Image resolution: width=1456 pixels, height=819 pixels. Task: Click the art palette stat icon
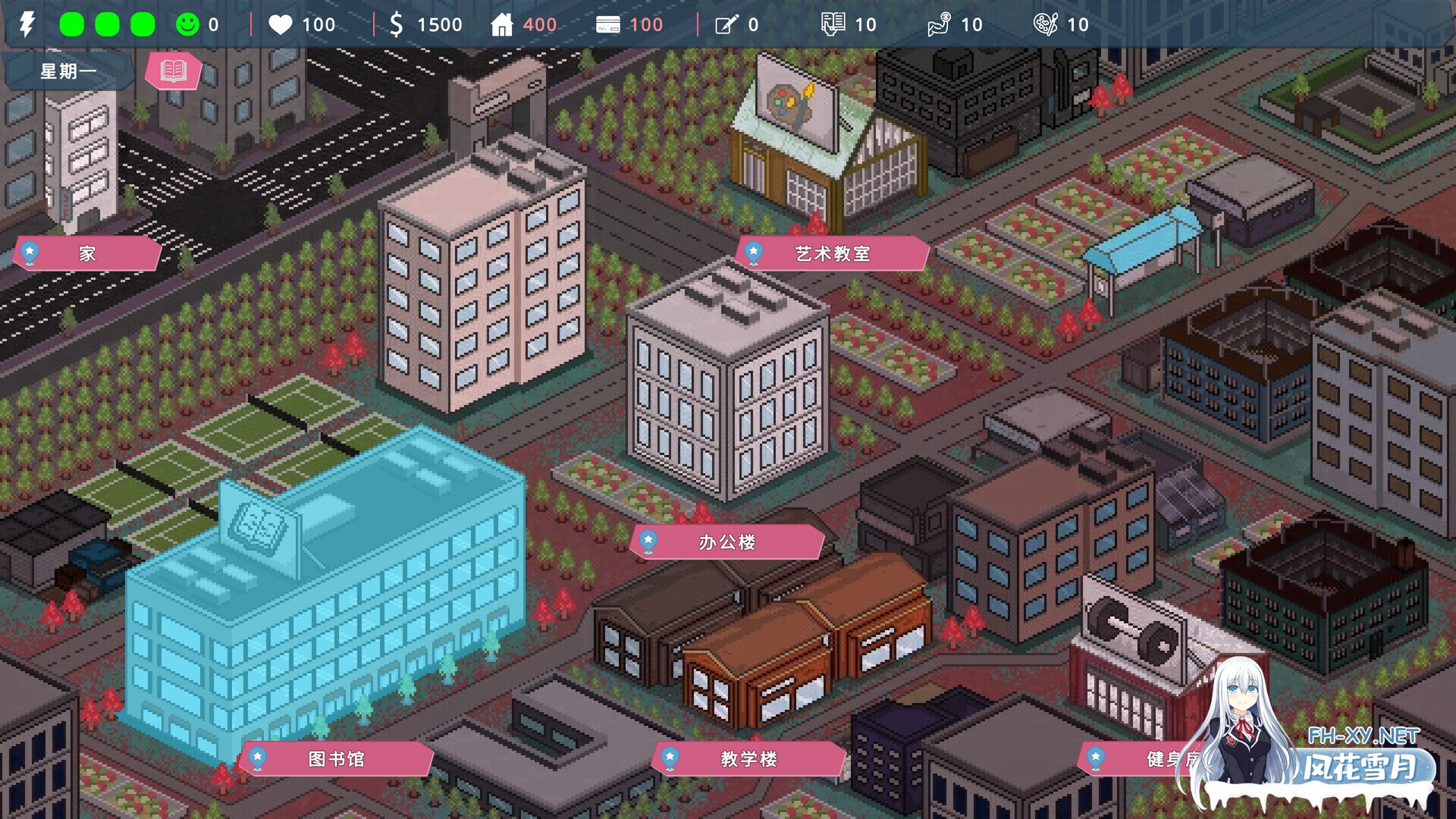click(1047, 24)
